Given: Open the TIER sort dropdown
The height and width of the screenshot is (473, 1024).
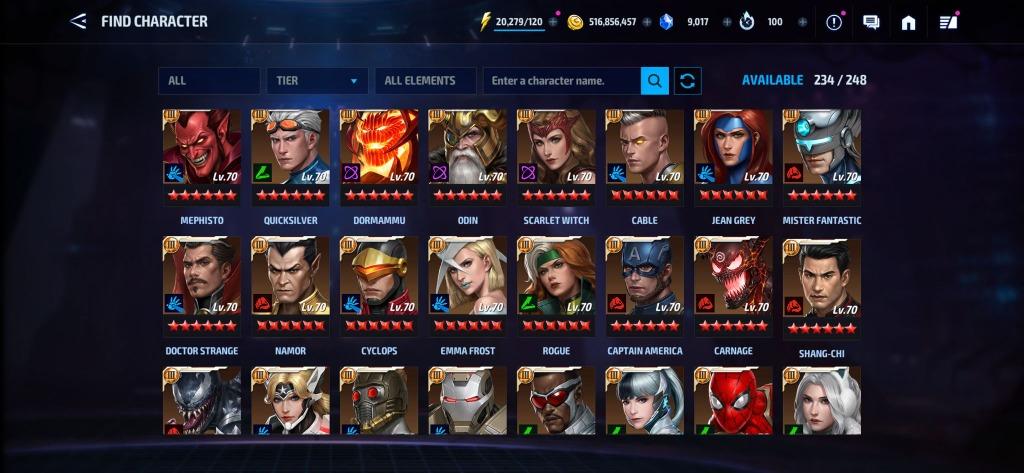Looking at the screenshot, I should coord(316,81).
